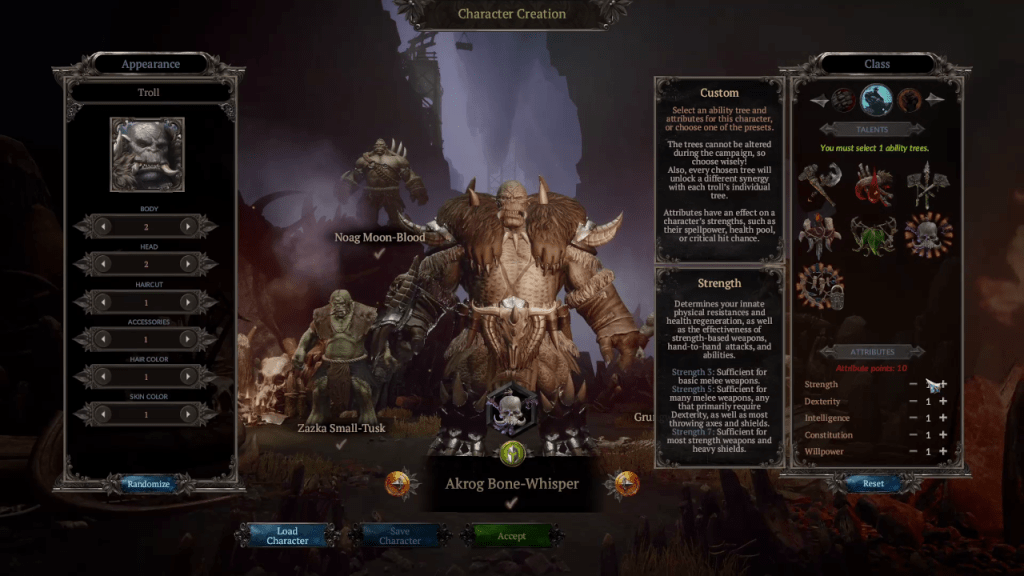Pick the green horned mask talent tree
Viewport: 1024px width, 576px height.
872,236
